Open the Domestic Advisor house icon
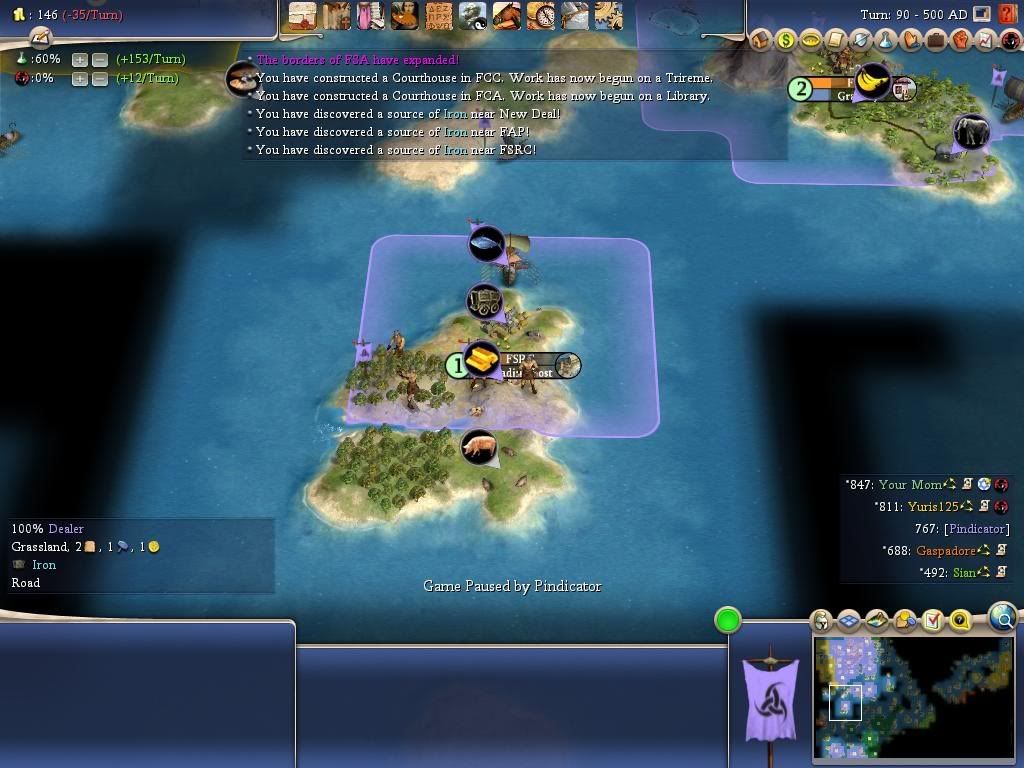The image size is (1024, 768). 761,40
